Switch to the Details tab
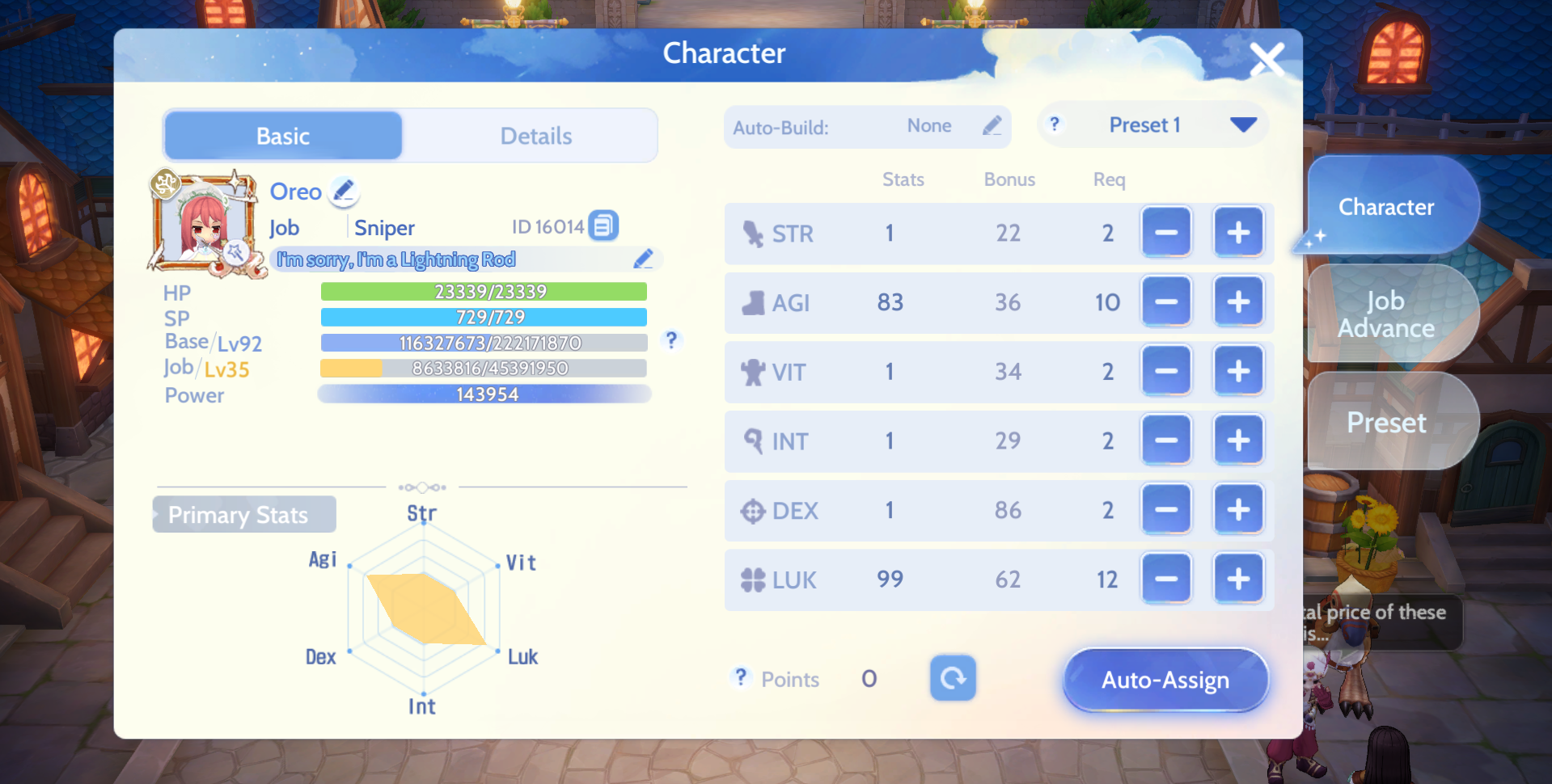Screen dimensions: 1552x784 pyautogui.click(x=535, y=135)
